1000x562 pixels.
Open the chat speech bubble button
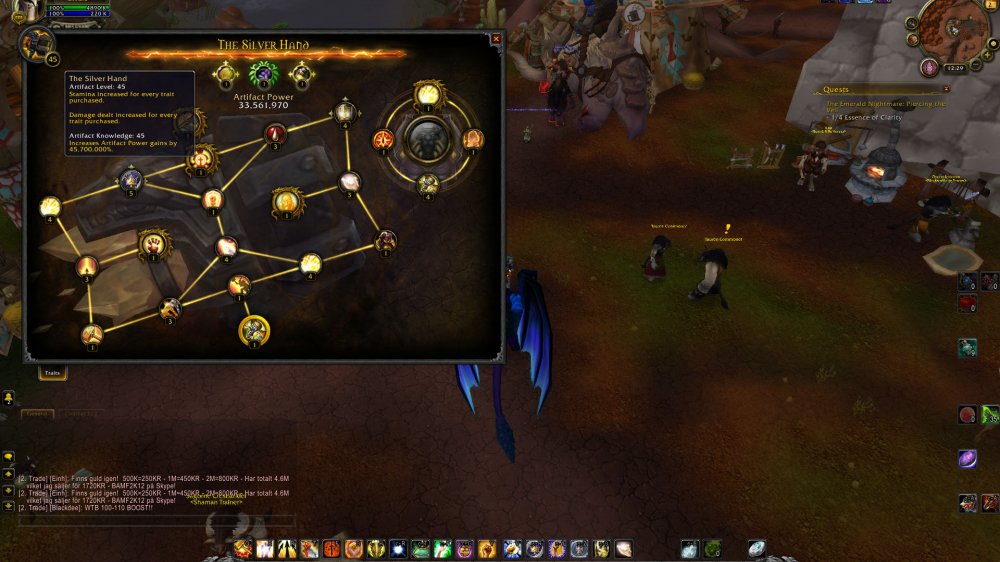(x=9, y=457)
